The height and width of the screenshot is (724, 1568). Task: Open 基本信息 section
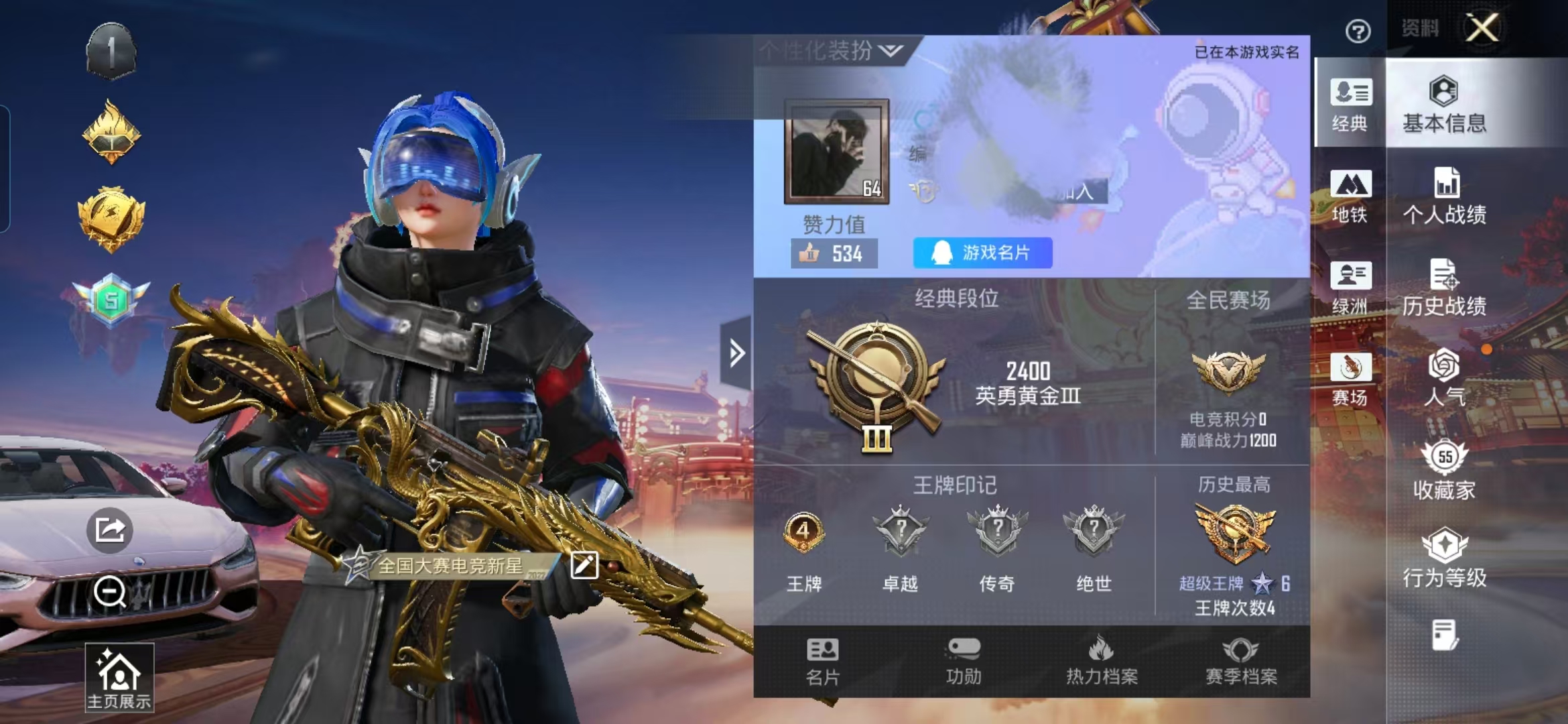(1444, 104)
